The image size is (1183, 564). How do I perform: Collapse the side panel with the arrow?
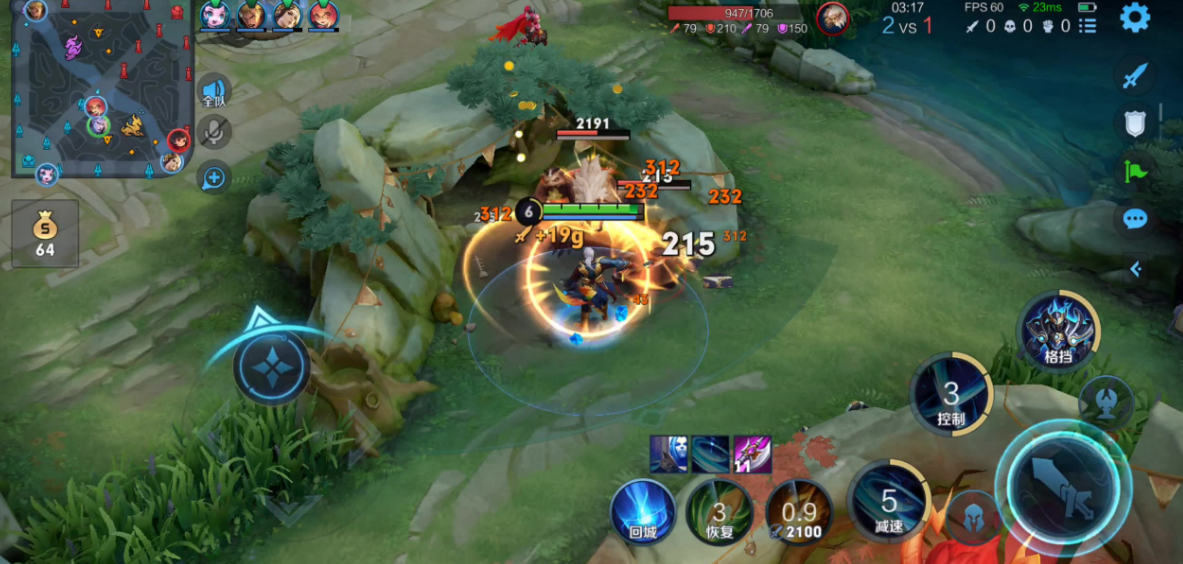pos(1135,268)
